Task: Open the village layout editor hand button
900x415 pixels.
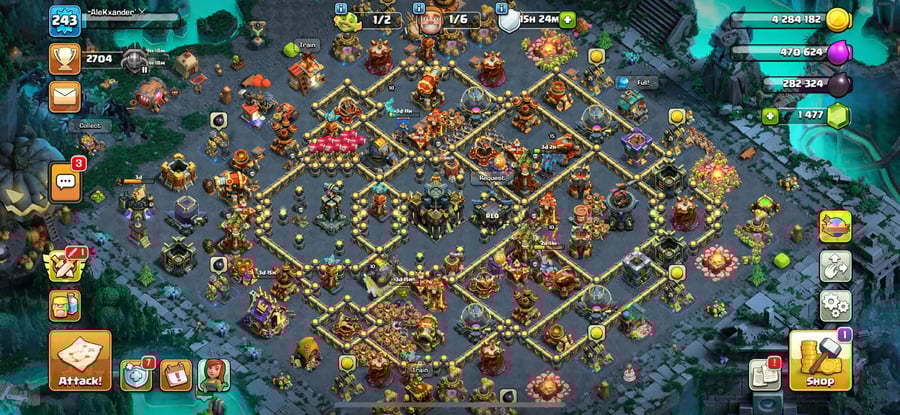Action: 835,266
